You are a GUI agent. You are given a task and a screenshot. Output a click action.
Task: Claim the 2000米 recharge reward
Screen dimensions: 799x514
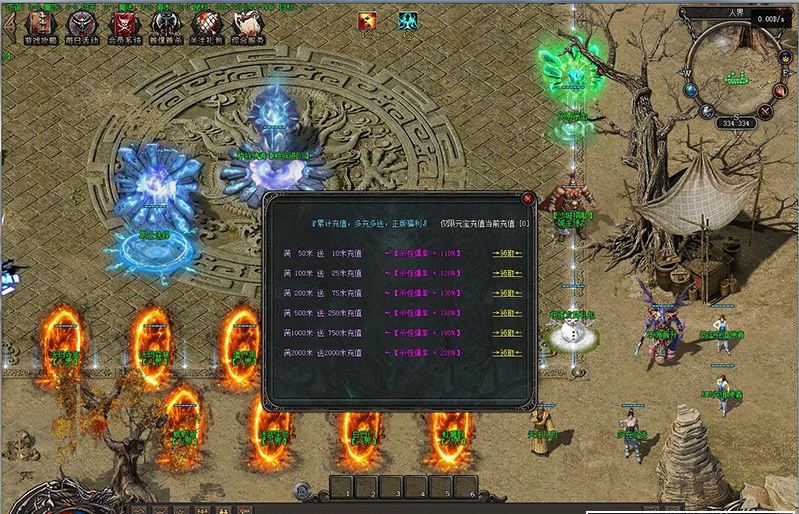(x=507, y=352)
